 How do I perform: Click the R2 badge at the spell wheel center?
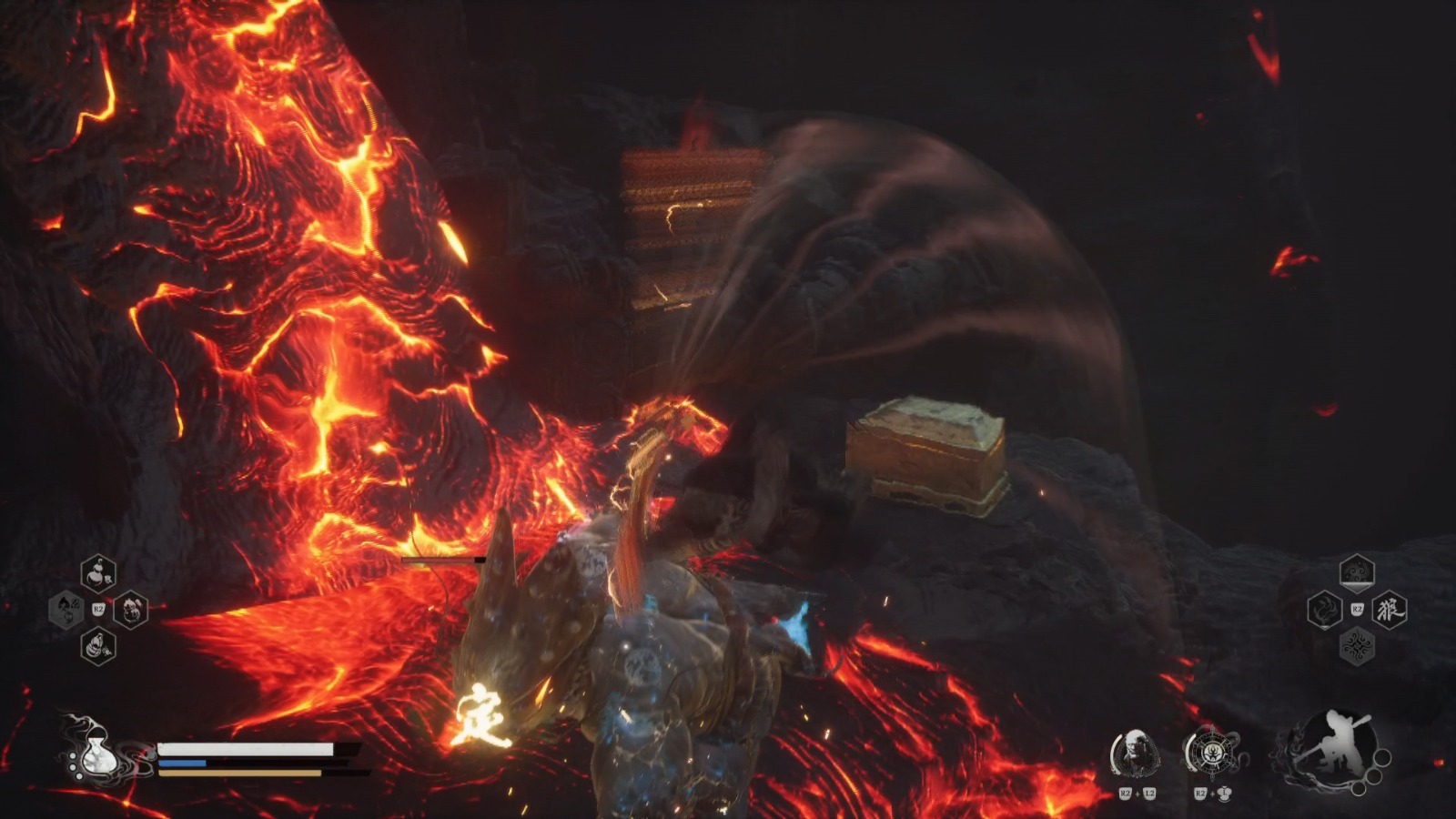(1358, 608)
